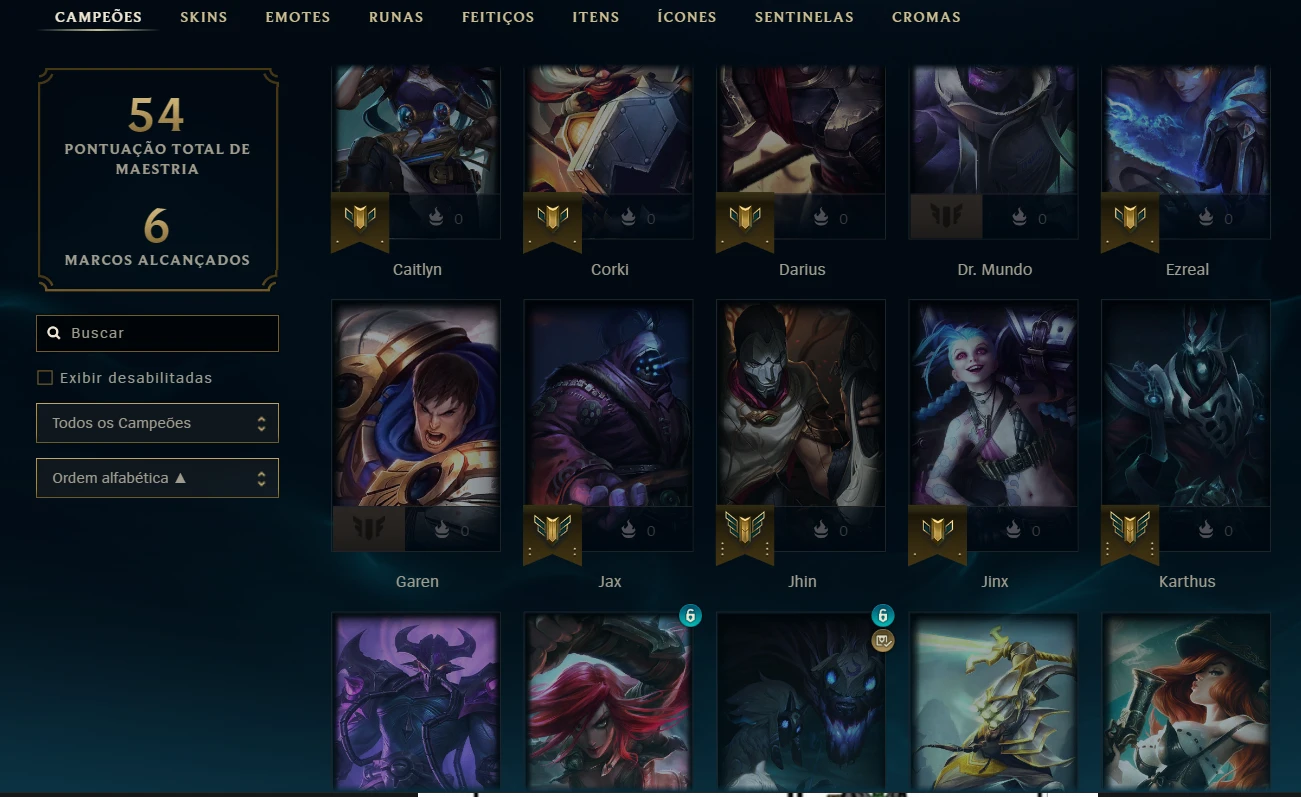Click the magnifying glass in the Buscar field
The image size is (1301, 797).
point(54,332)
